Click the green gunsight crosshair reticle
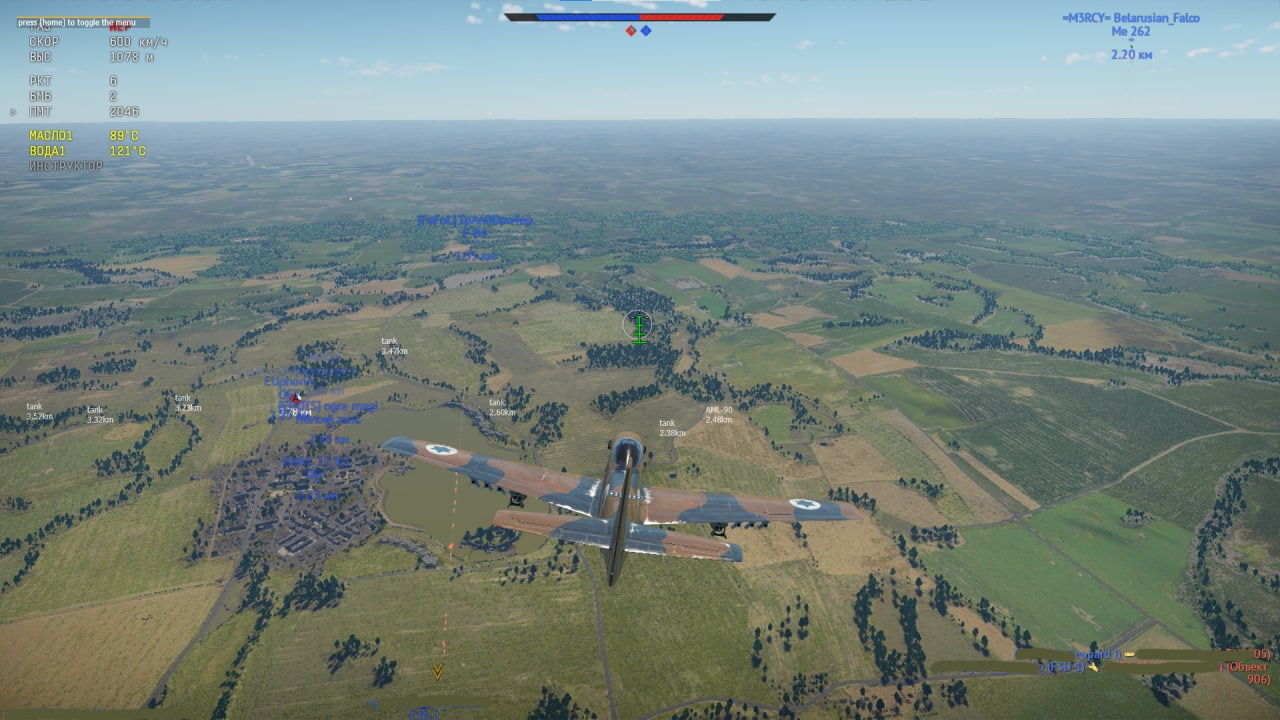The height and width of the screenshot is (720, 1280). (637, 325)
